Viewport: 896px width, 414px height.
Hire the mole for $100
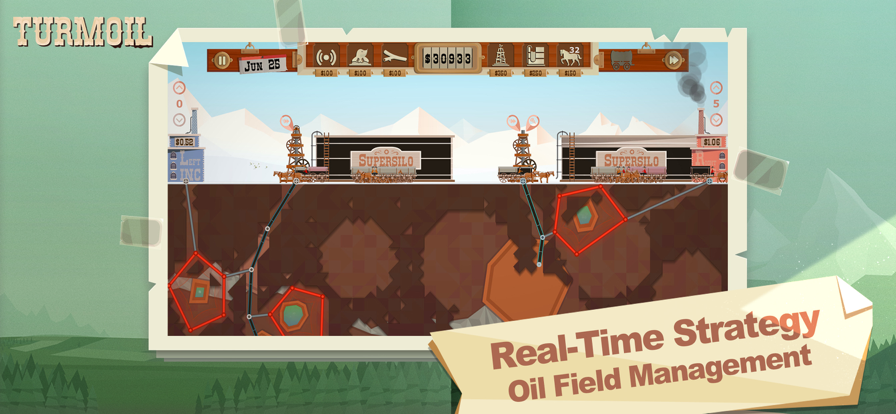[361, 58]
